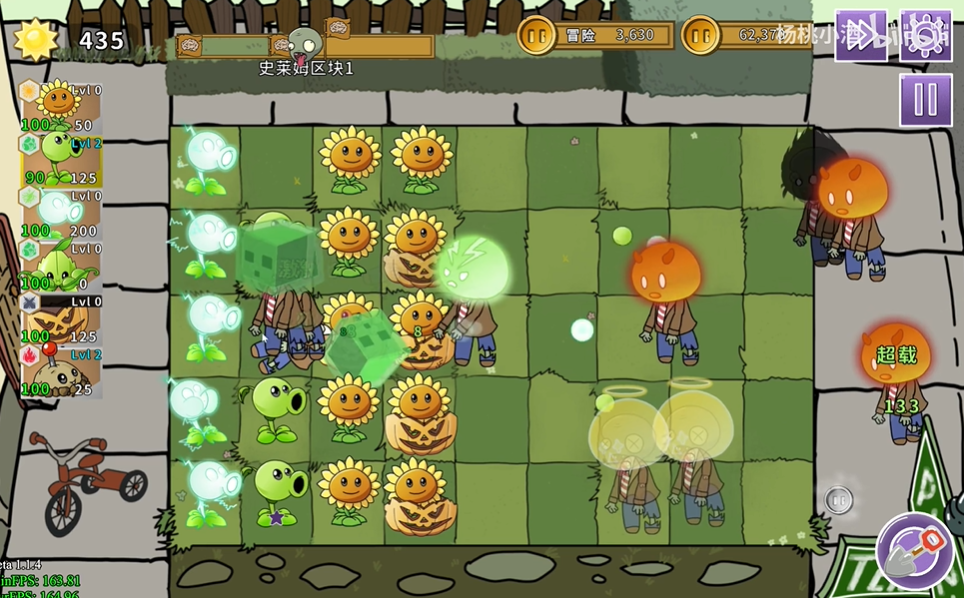Pick up the shovel tool
The height and width of the screenshot is (598, 964).
(915, 551)
